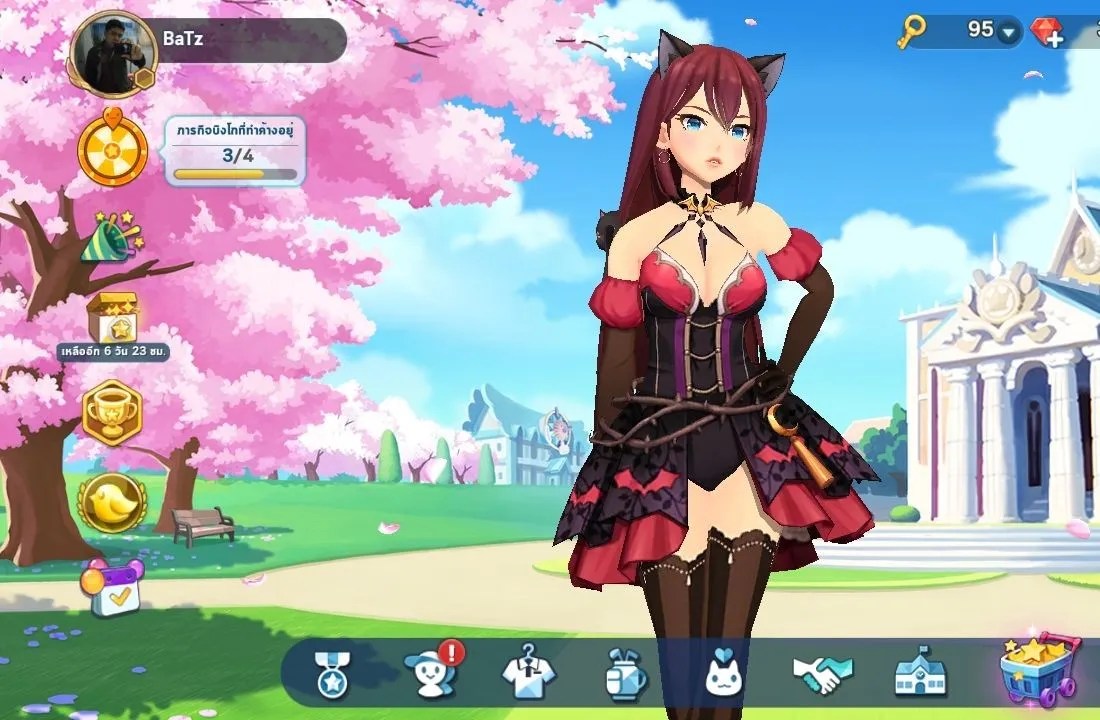
Task: Expand the key count dropdown arrow
Action: coord(1007,33)
